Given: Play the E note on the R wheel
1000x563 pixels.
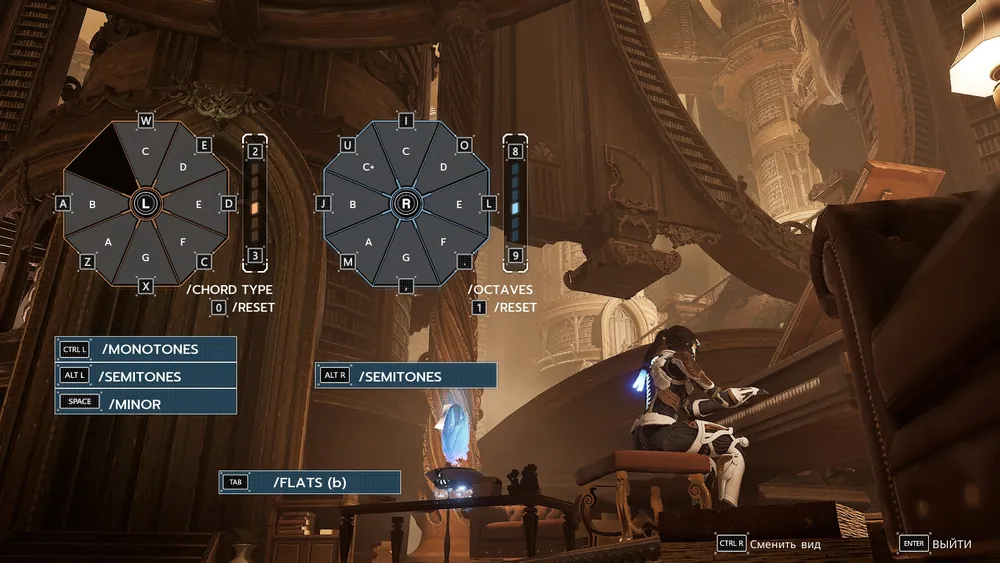Looking at the screenshot, I should coord(459,204).
